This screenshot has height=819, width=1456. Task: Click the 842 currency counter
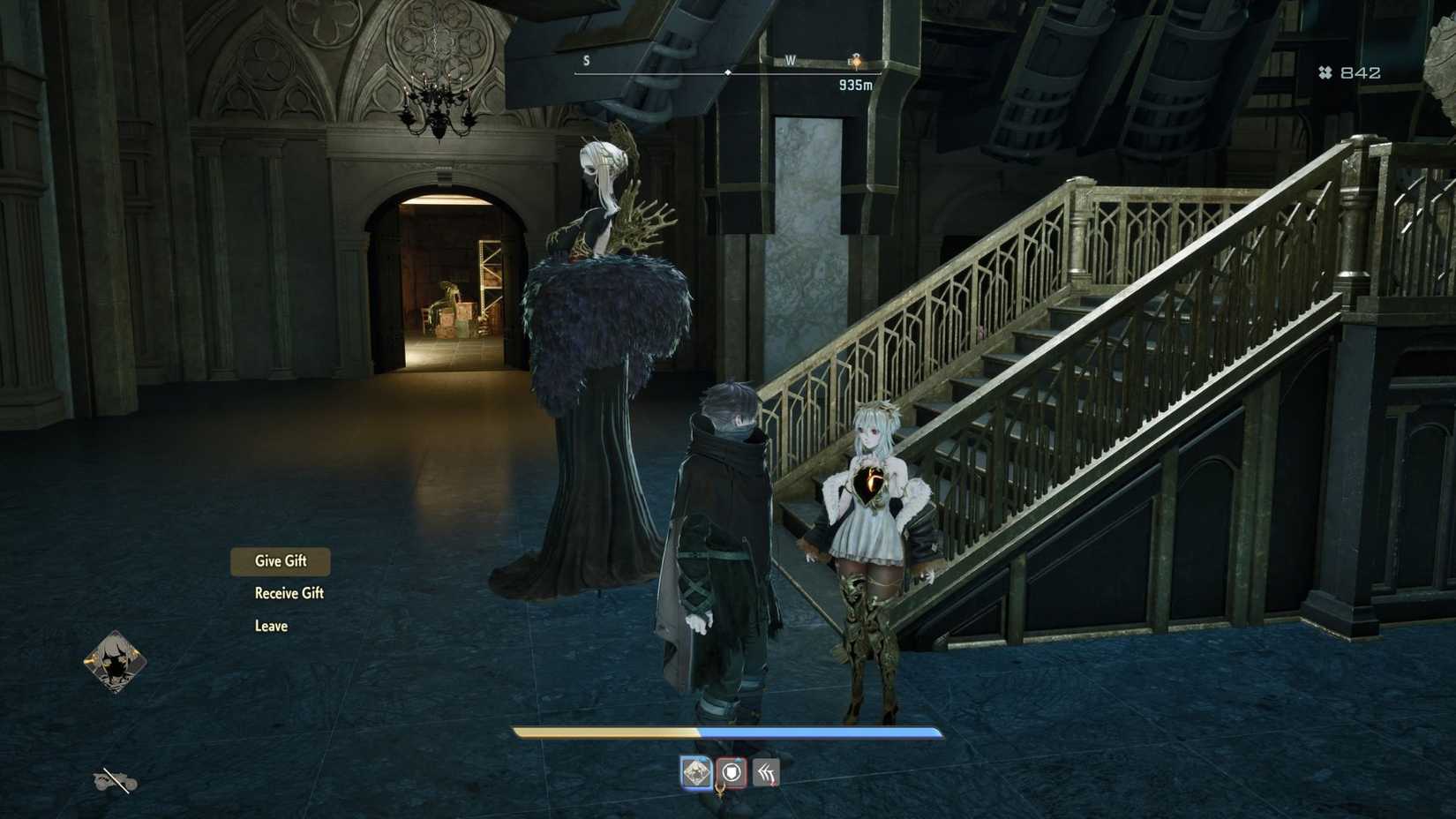(1359, 72)
